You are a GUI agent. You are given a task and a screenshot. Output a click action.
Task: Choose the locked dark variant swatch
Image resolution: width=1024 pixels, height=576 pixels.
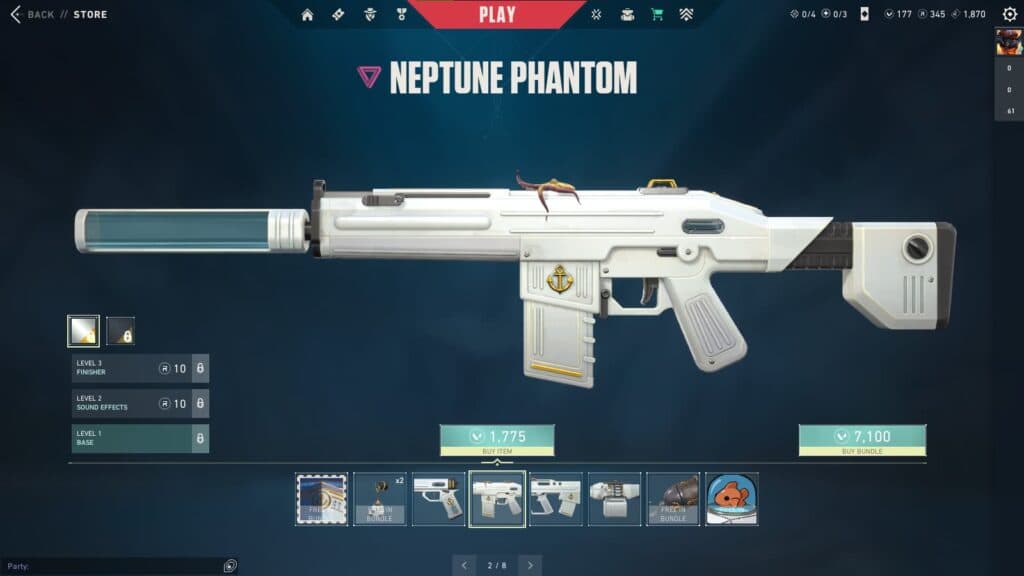click(121, 331)
